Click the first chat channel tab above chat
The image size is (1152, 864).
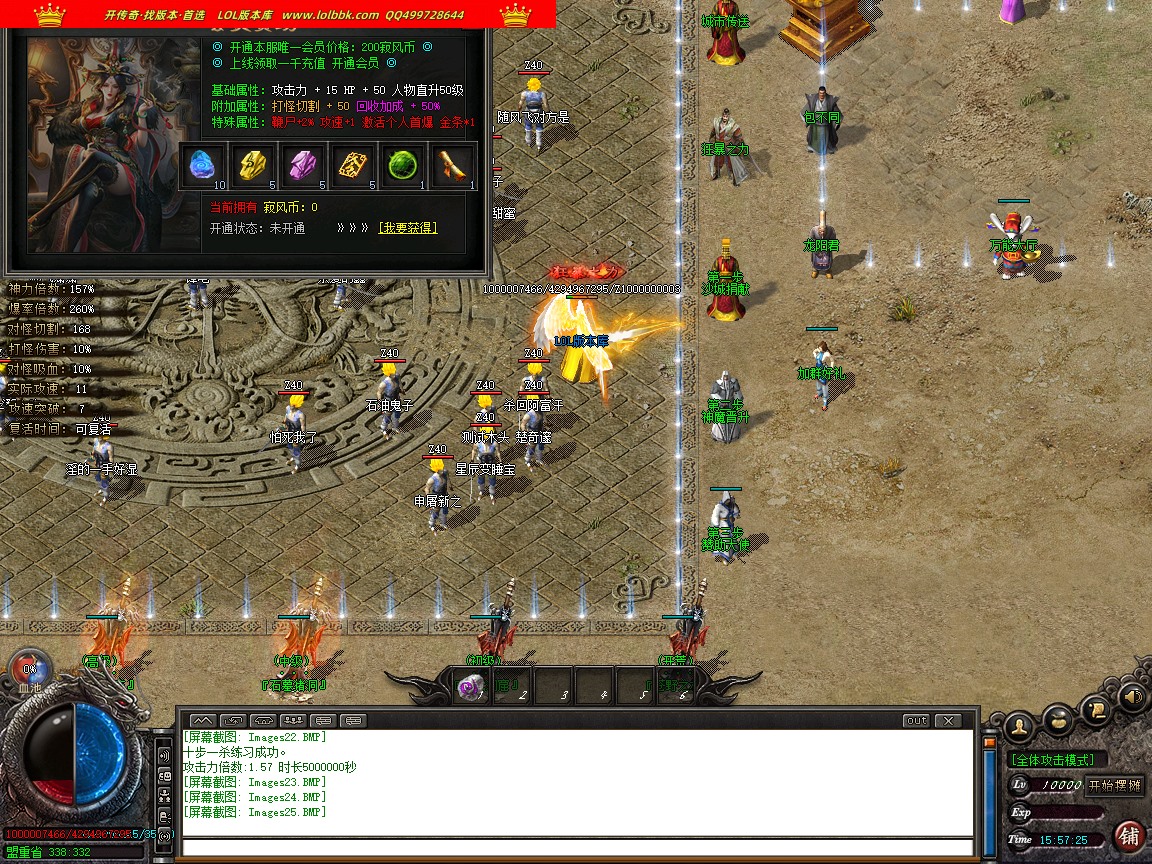[202, 720]
